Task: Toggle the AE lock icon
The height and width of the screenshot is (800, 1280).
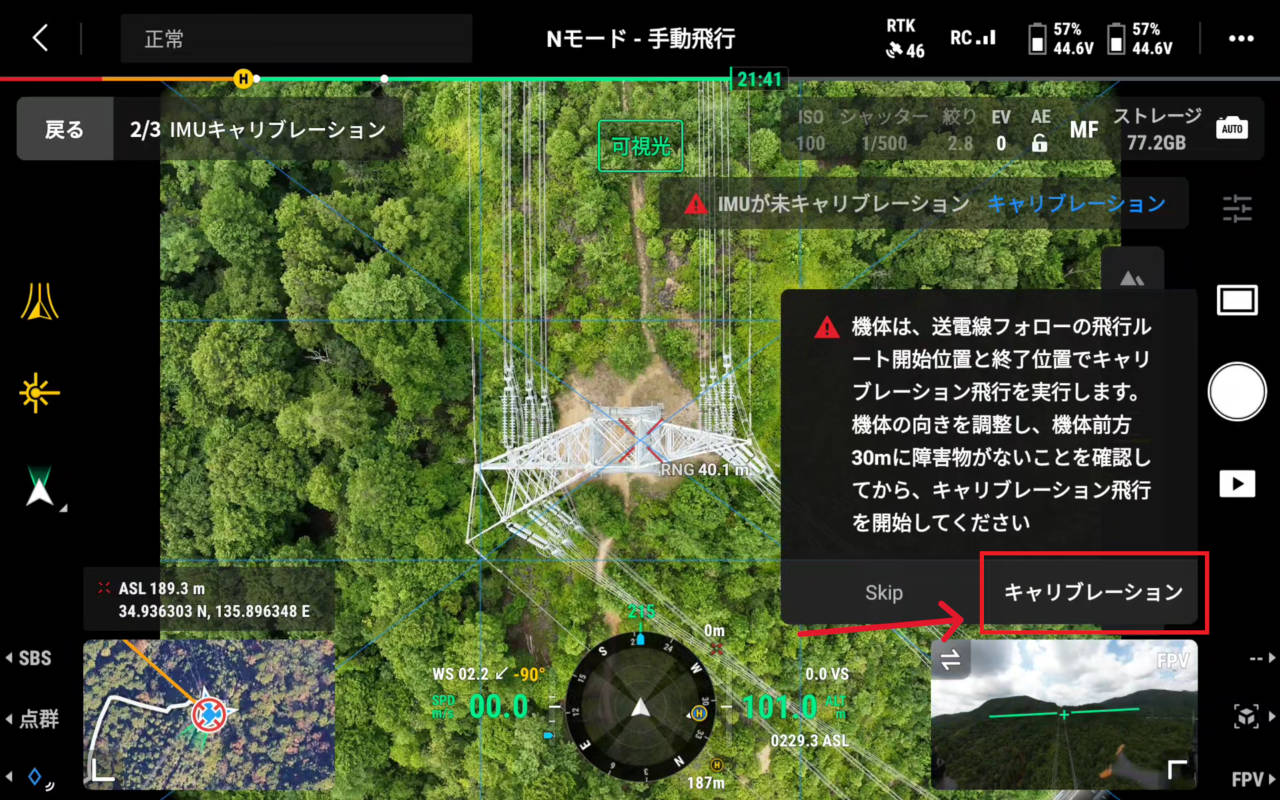Action: pos(1040,143)
